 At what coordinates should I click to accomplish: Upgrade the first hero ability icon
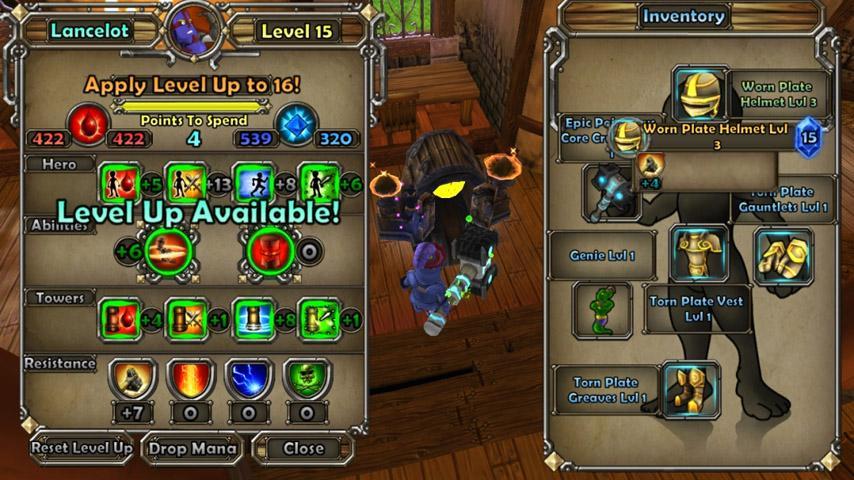click(x=166, y=250)
